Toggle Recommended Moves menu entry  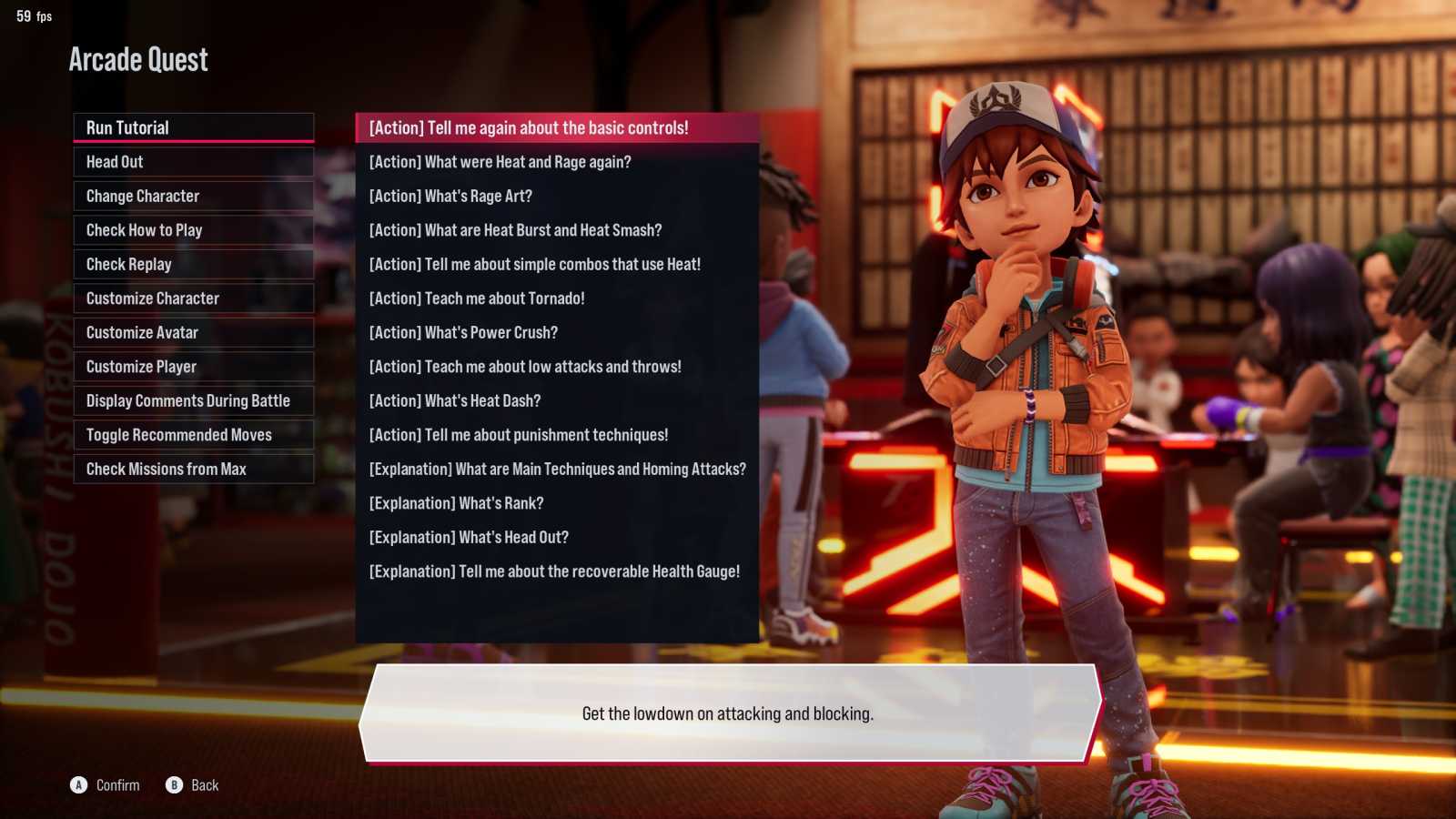(193, 435)
